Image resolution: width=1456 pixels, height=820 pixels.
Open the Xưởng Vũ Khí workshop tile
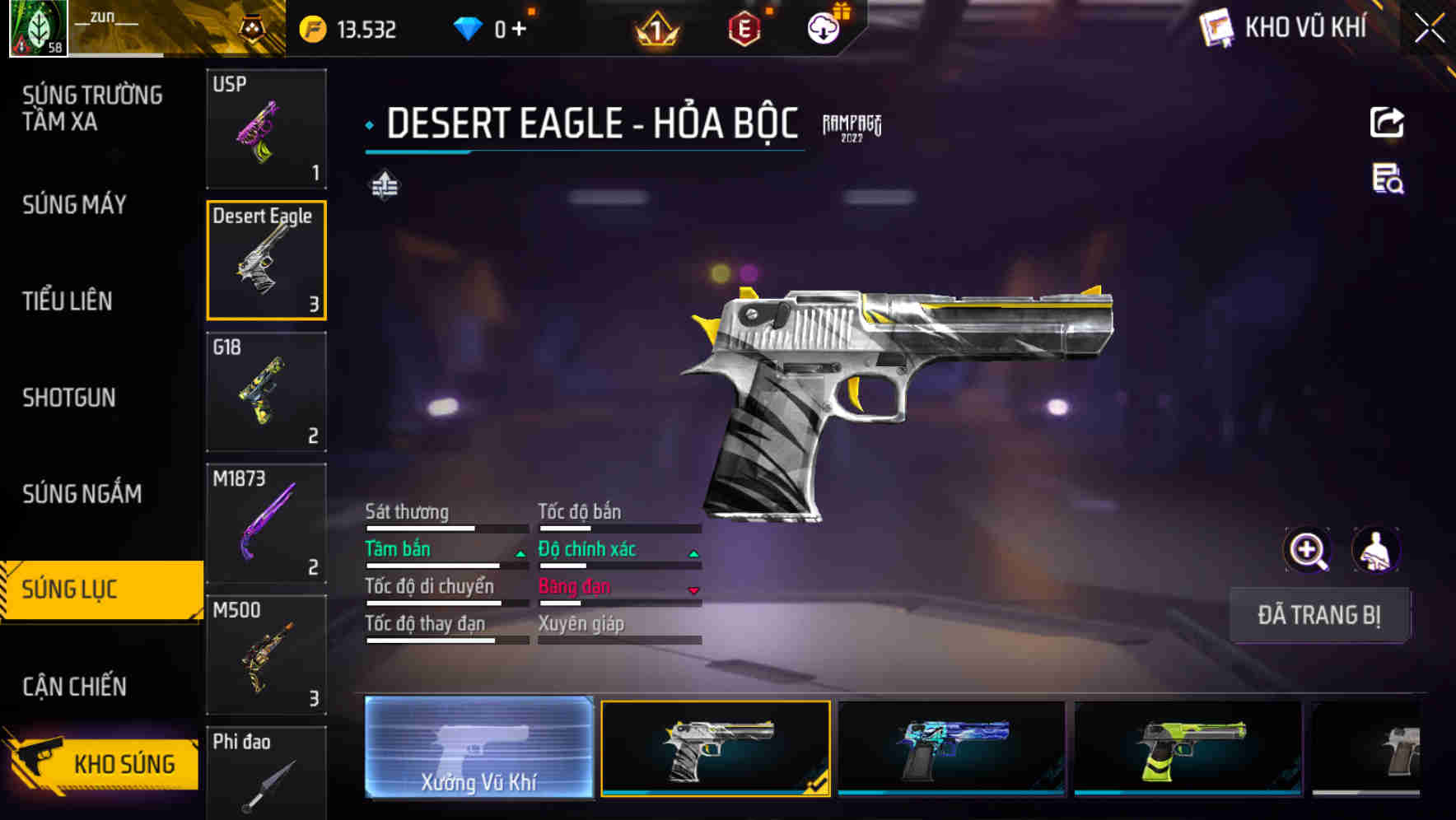click(x=478, y=748)
